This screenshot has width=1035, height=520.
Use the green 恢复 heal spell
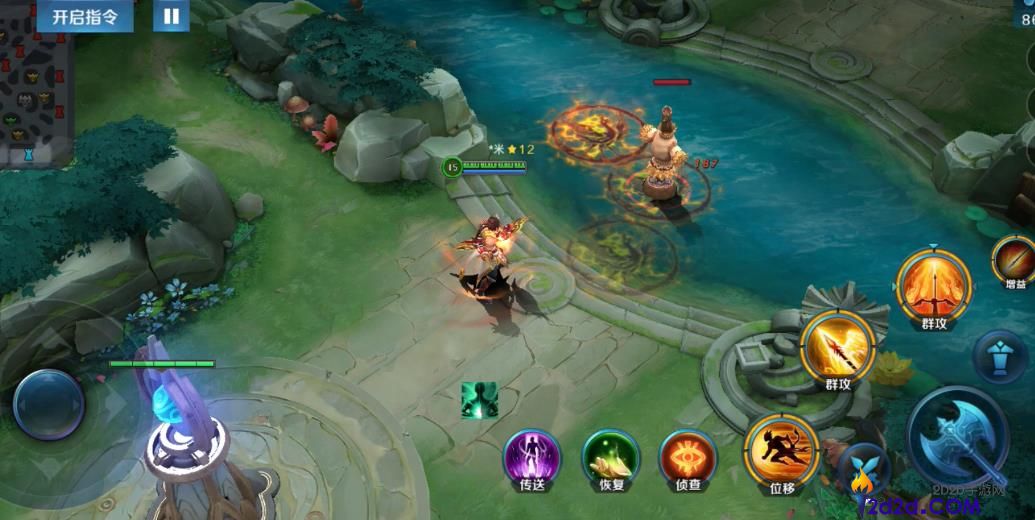click(610, 459)
